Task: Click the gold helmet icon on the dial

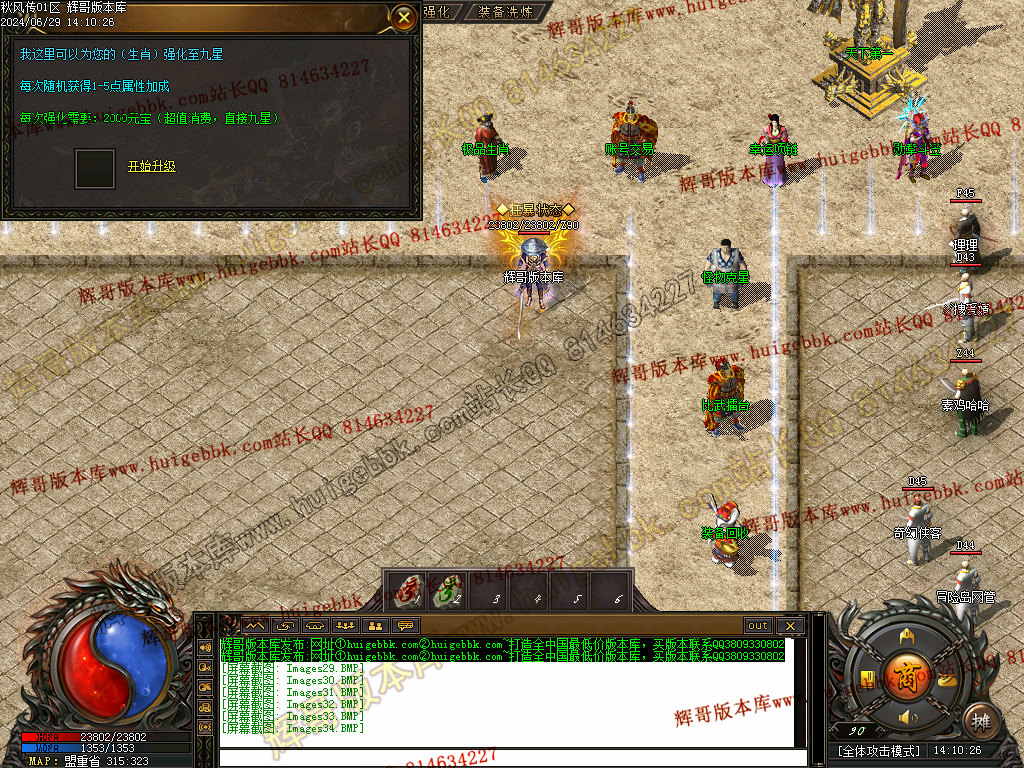Action: point(907,636)
